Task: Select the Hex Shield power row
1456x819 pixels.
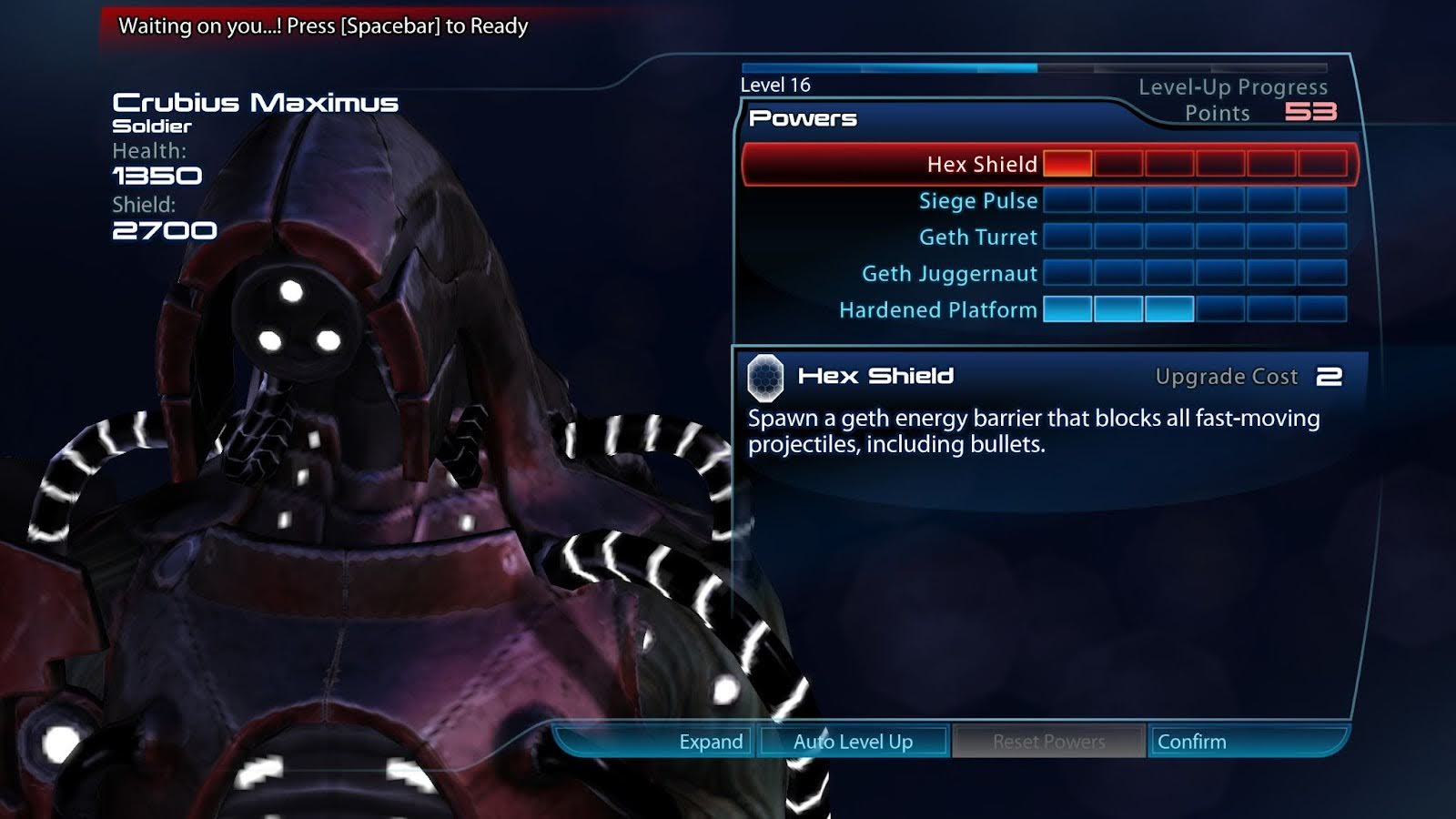Action: (x=981, y=165)
